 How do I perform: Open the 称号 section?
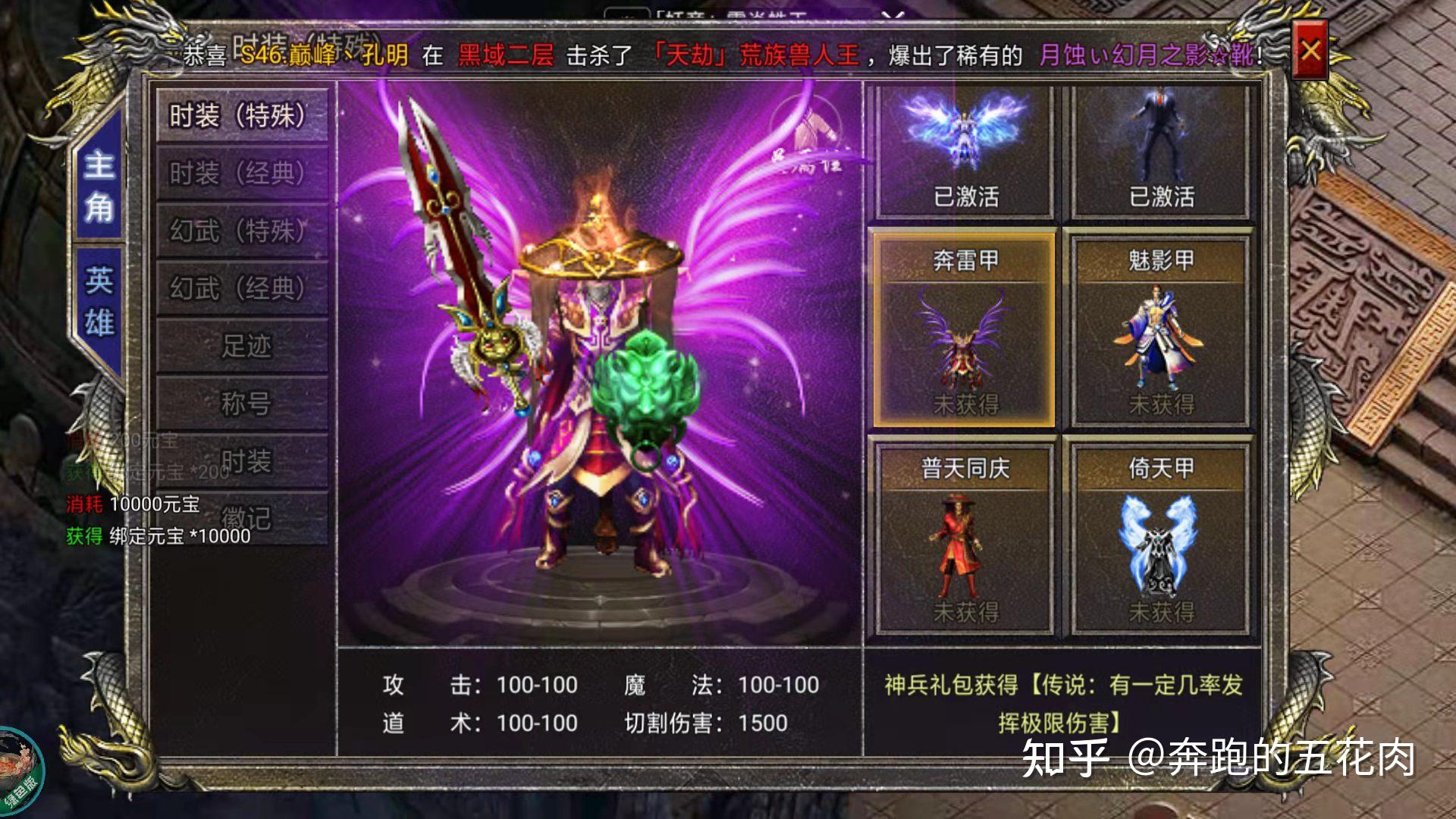[x=241, y=402]
